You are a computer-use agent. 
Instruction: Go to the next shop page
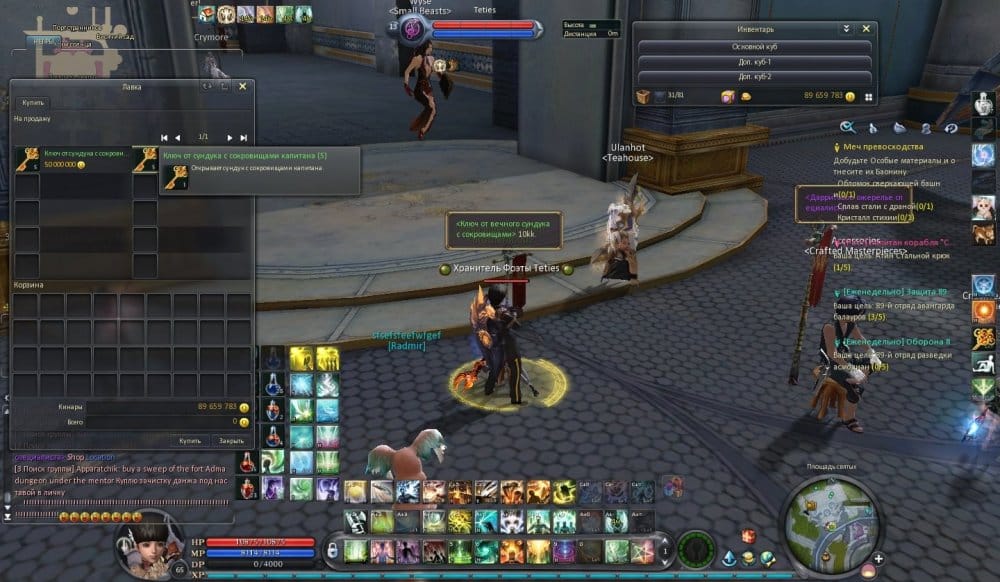(x=229, y=137)
